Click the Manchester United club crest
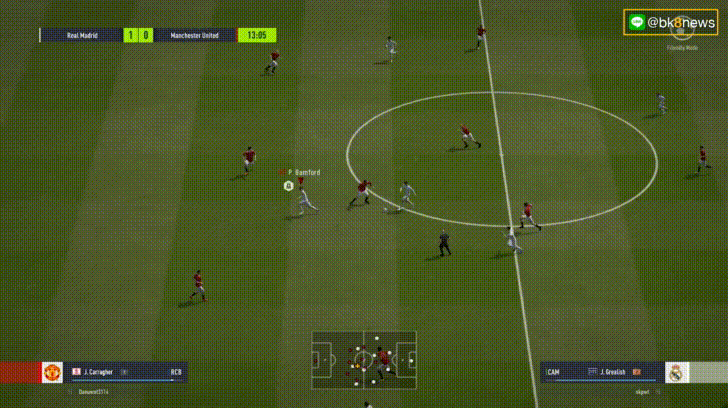Image resolution: width=728 pixels, height=408 pixels. pos(53,373)
